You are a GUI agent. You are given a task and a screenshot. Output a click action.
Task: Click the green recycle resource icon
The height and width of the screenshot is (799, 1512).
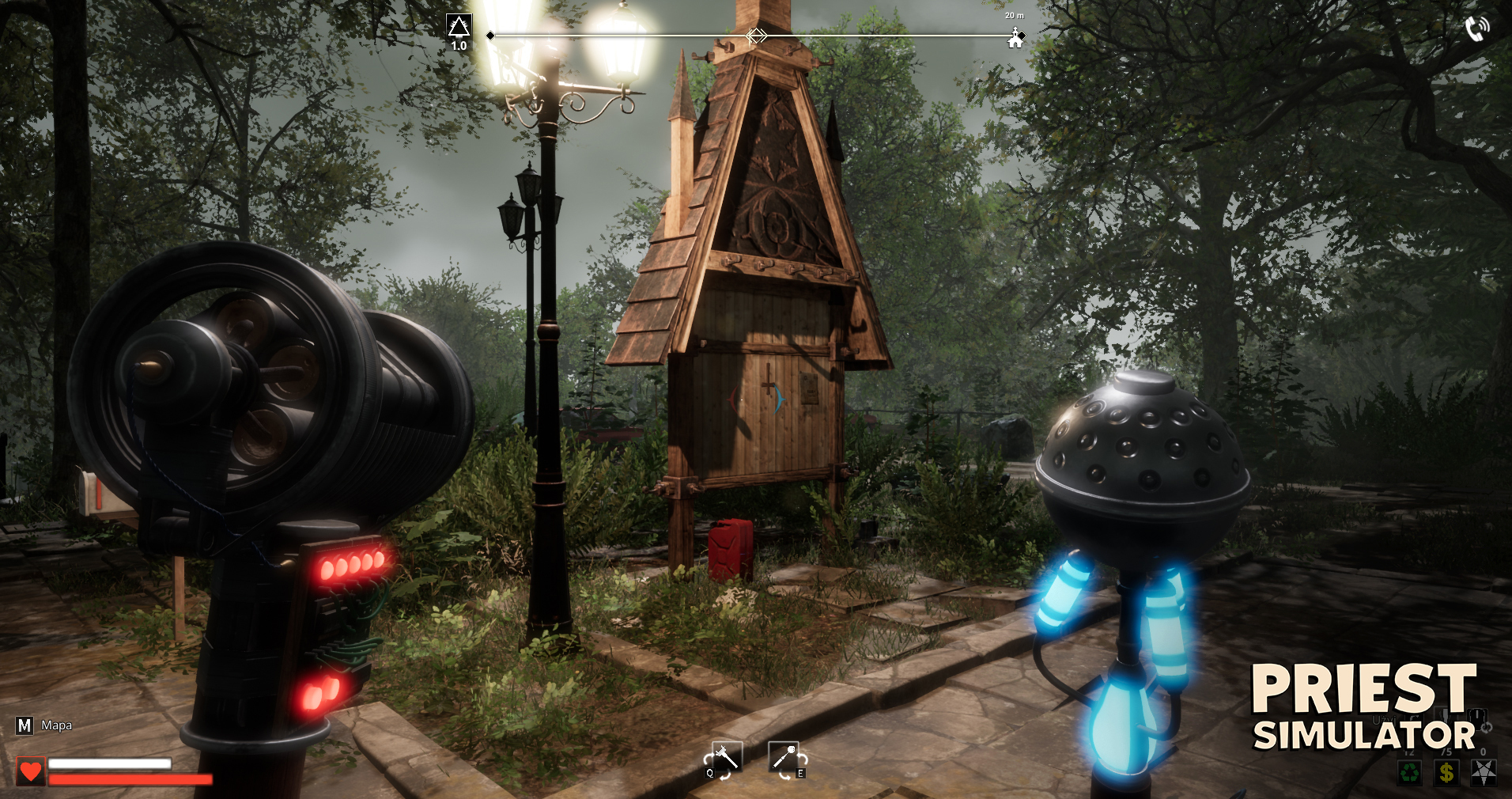(1409, 772)
